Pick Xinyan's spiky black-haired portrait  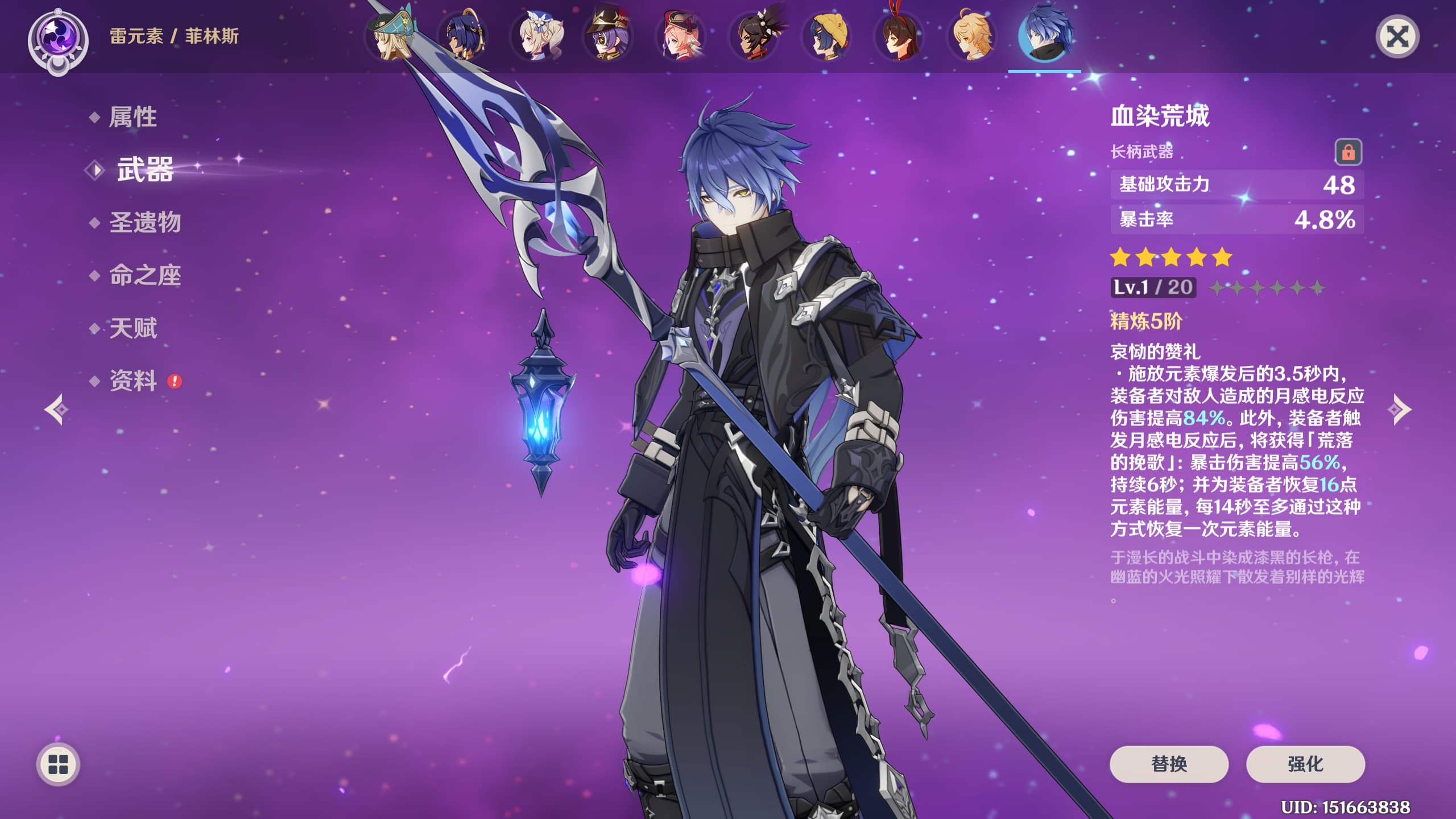(753, 36)
